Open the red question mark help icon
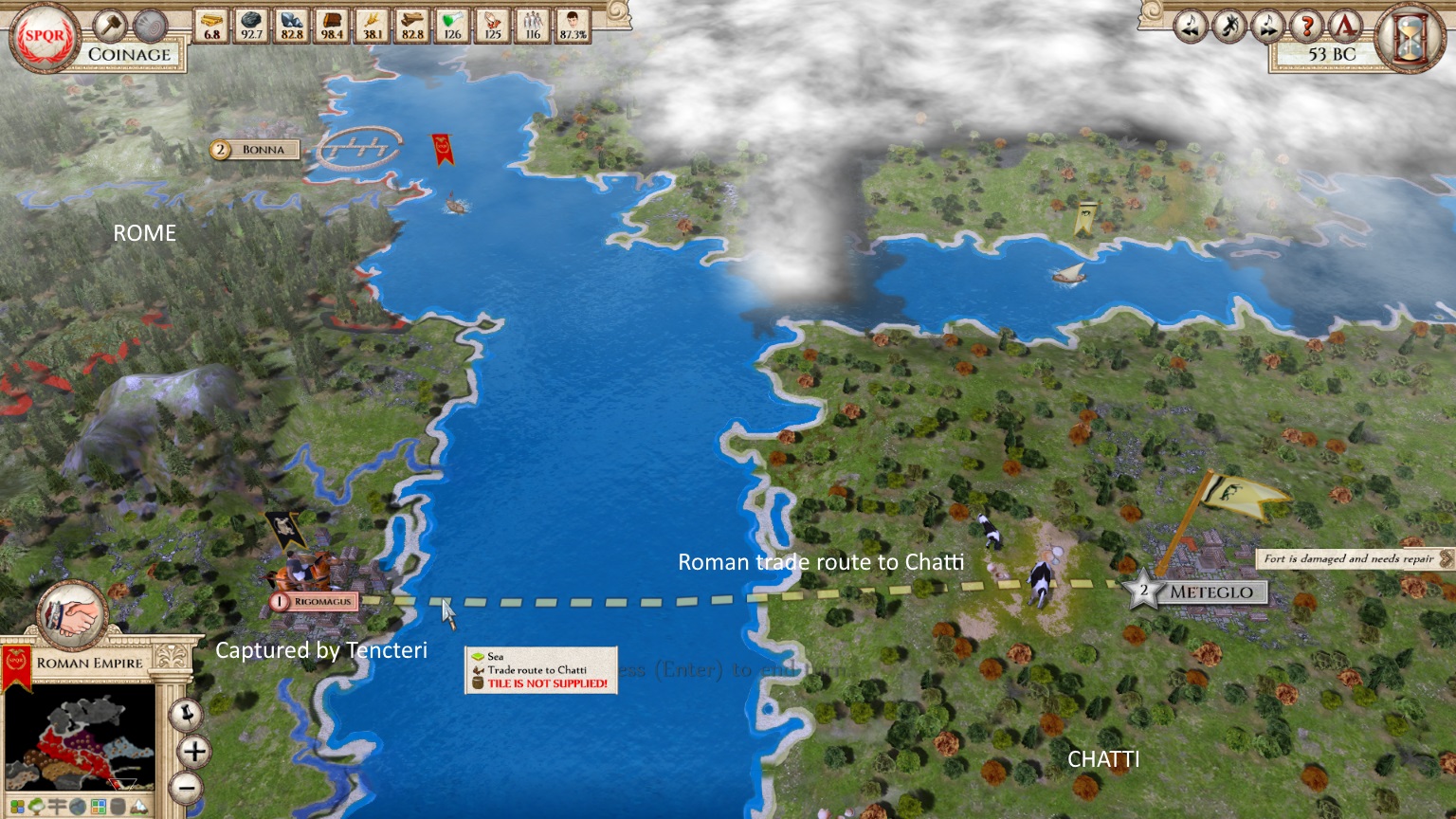Screen dimensions: 1456x819 pos(1308,26)
